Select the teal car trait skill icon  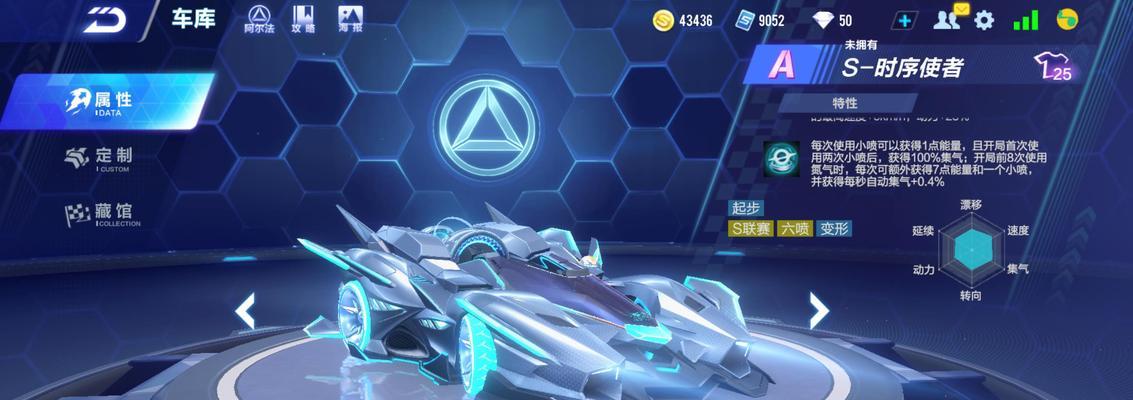(x=779, y=158)
